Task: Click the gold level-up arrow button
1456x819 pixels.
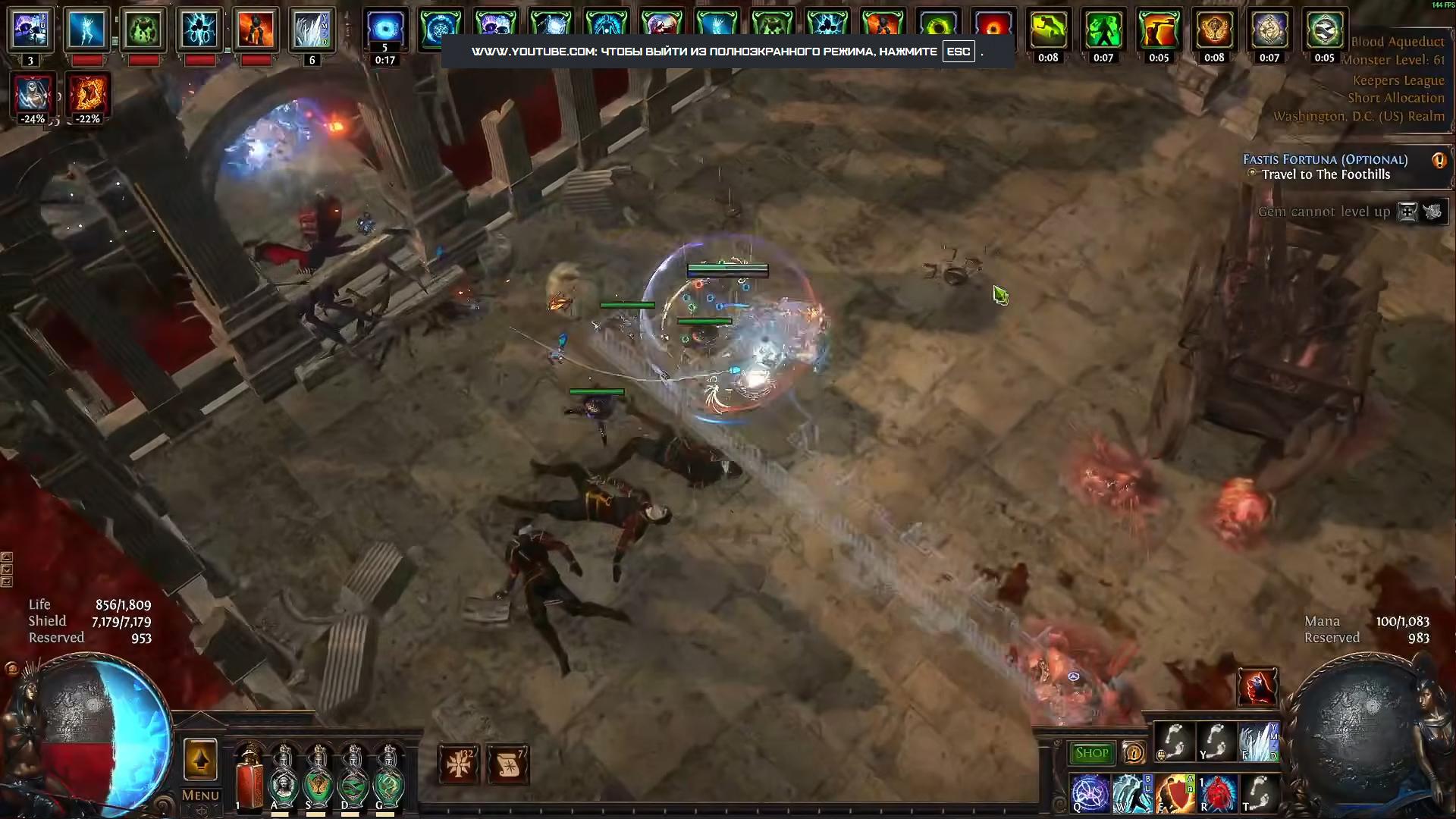Action: point(200,759)
